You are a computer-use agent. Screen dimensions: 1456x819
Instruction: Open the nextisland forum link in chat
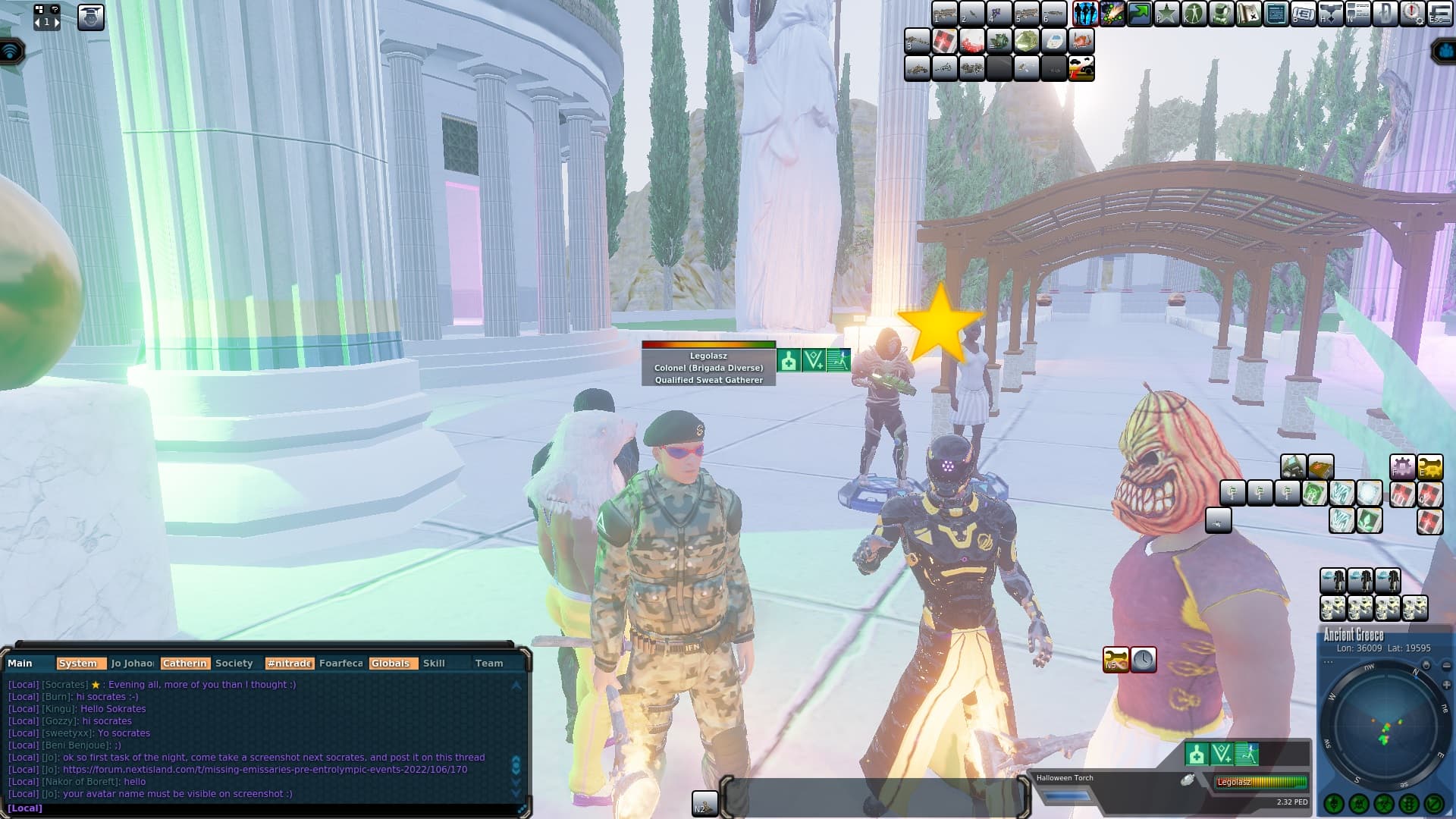[265, 769]
